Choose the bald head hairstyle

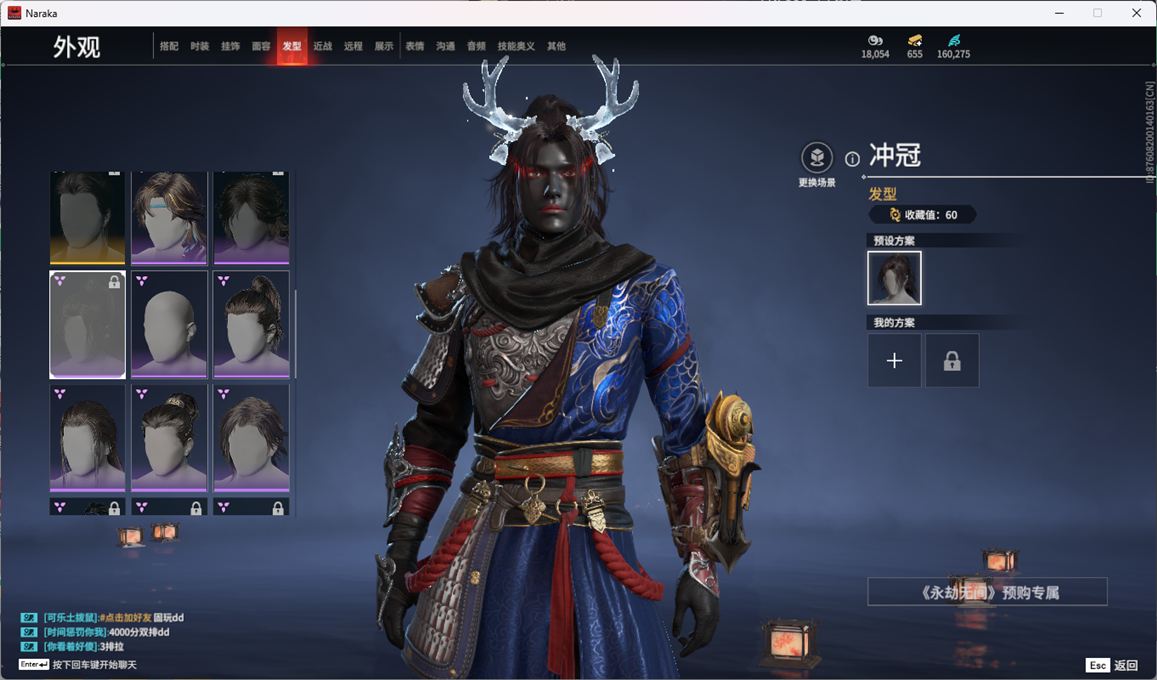coord(169,325)
